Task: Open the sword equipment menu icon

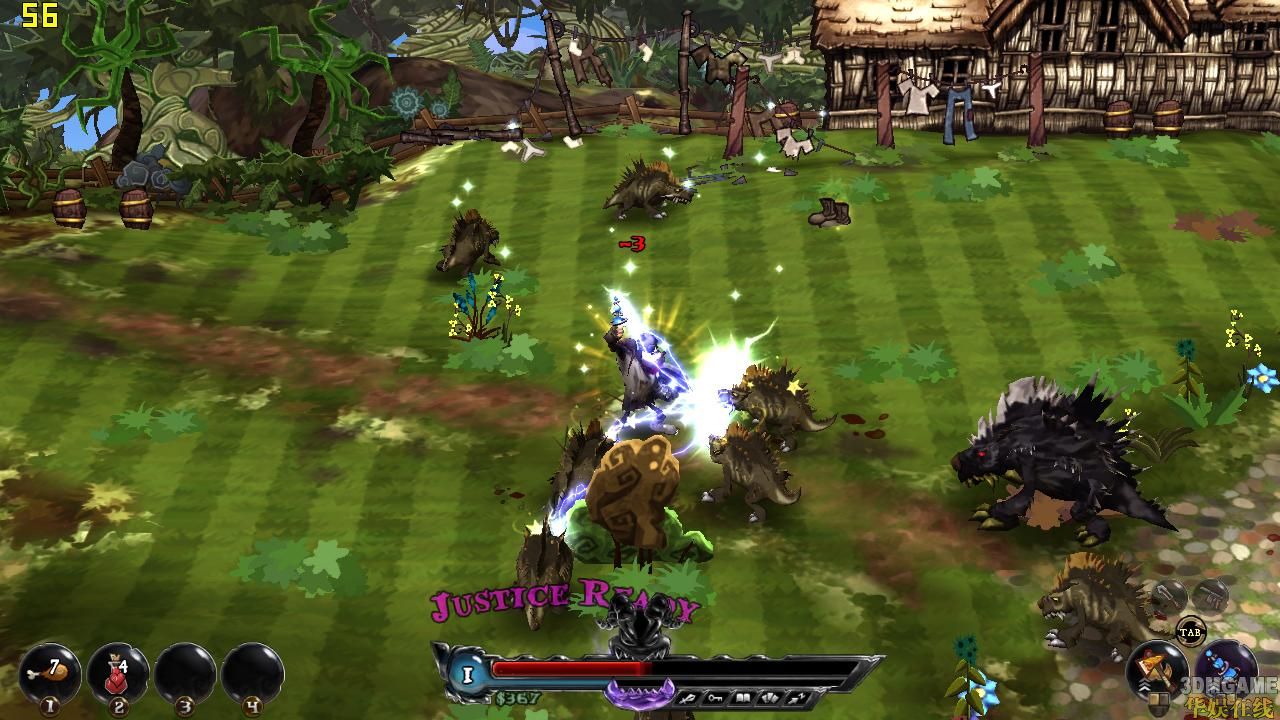Action: [x=687, y=697]
